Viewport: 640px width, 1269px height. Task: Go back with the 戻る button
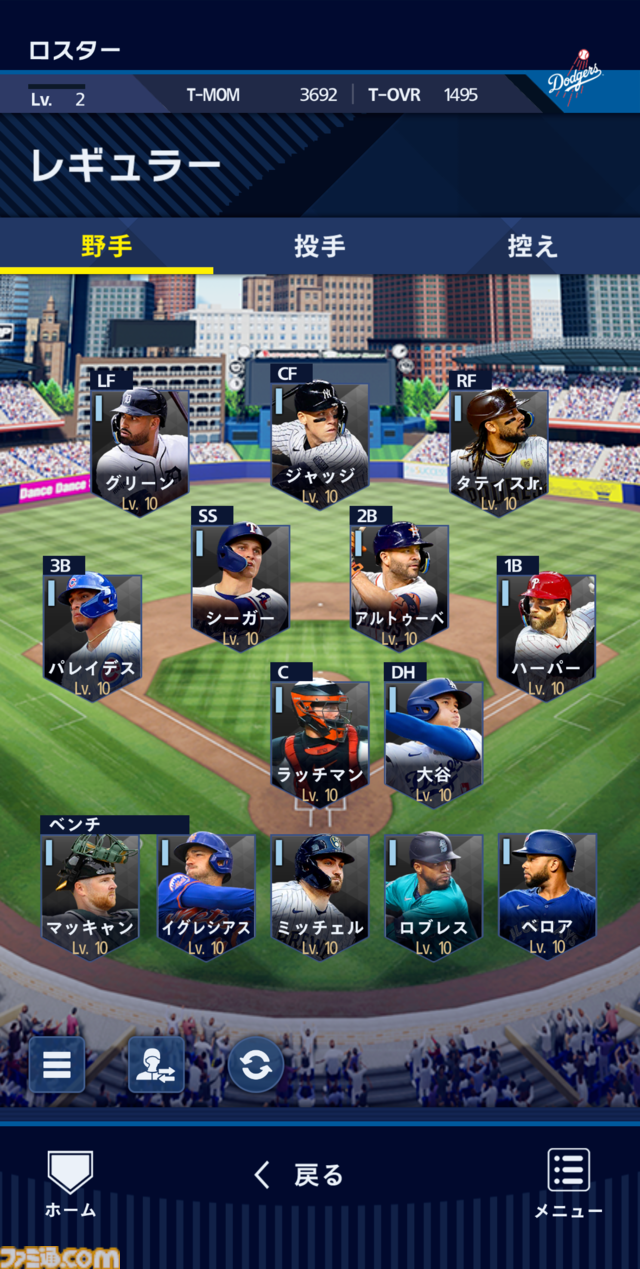click(300, 1175)
